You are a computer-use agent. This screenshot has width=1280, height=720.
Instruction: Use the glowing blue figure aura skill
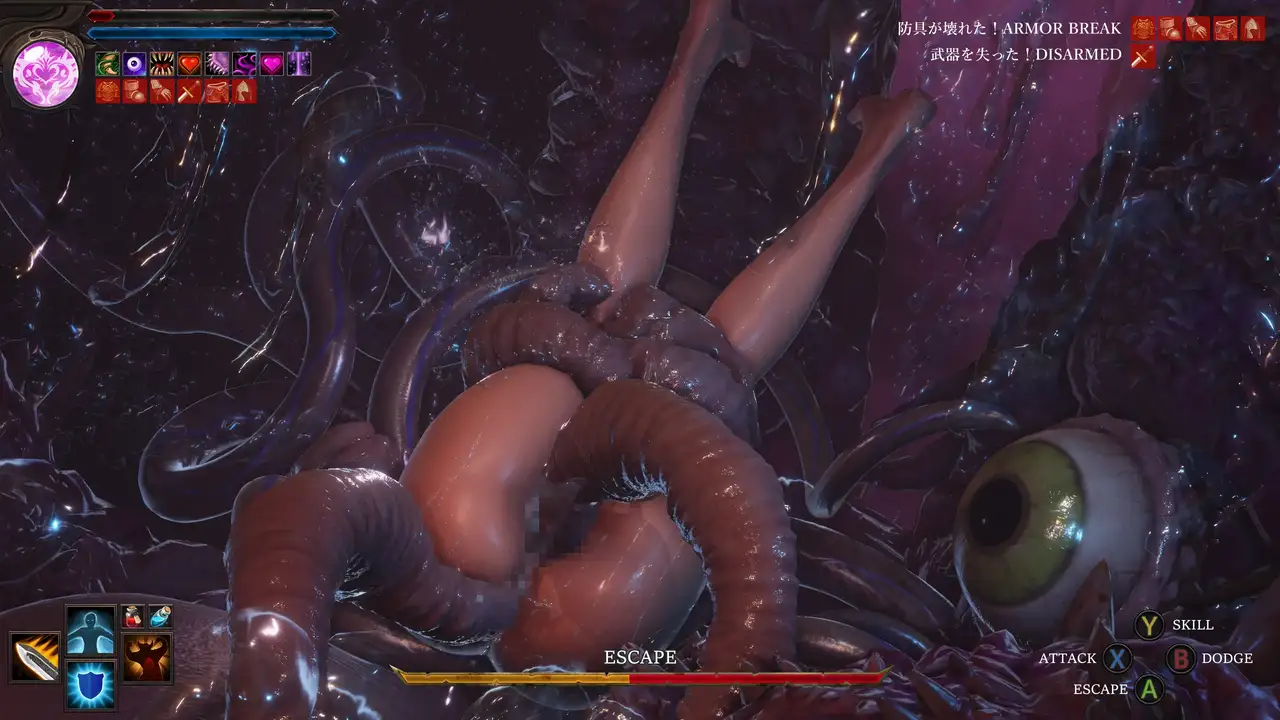[x=92, y=630]
